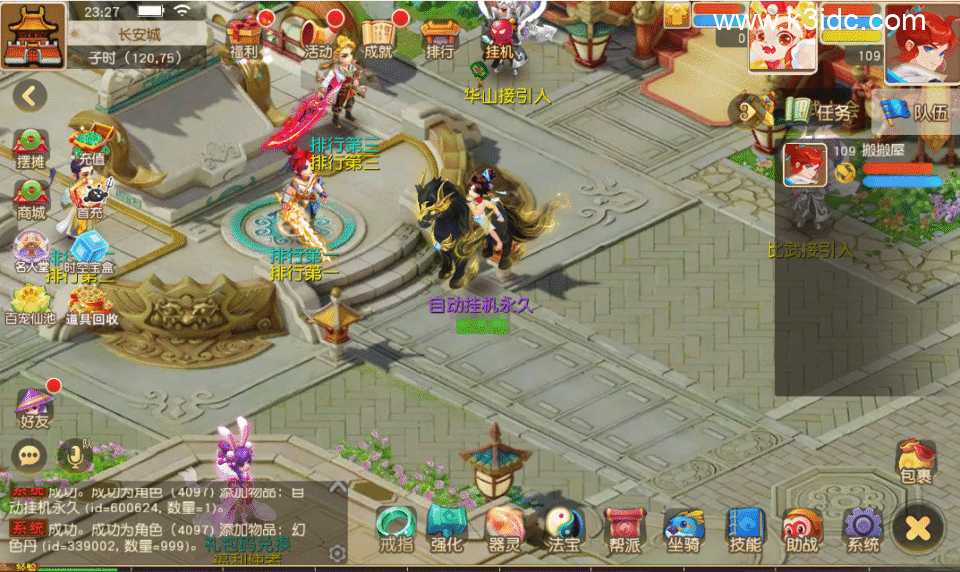Open the 系统 system settings

[862, 529]
